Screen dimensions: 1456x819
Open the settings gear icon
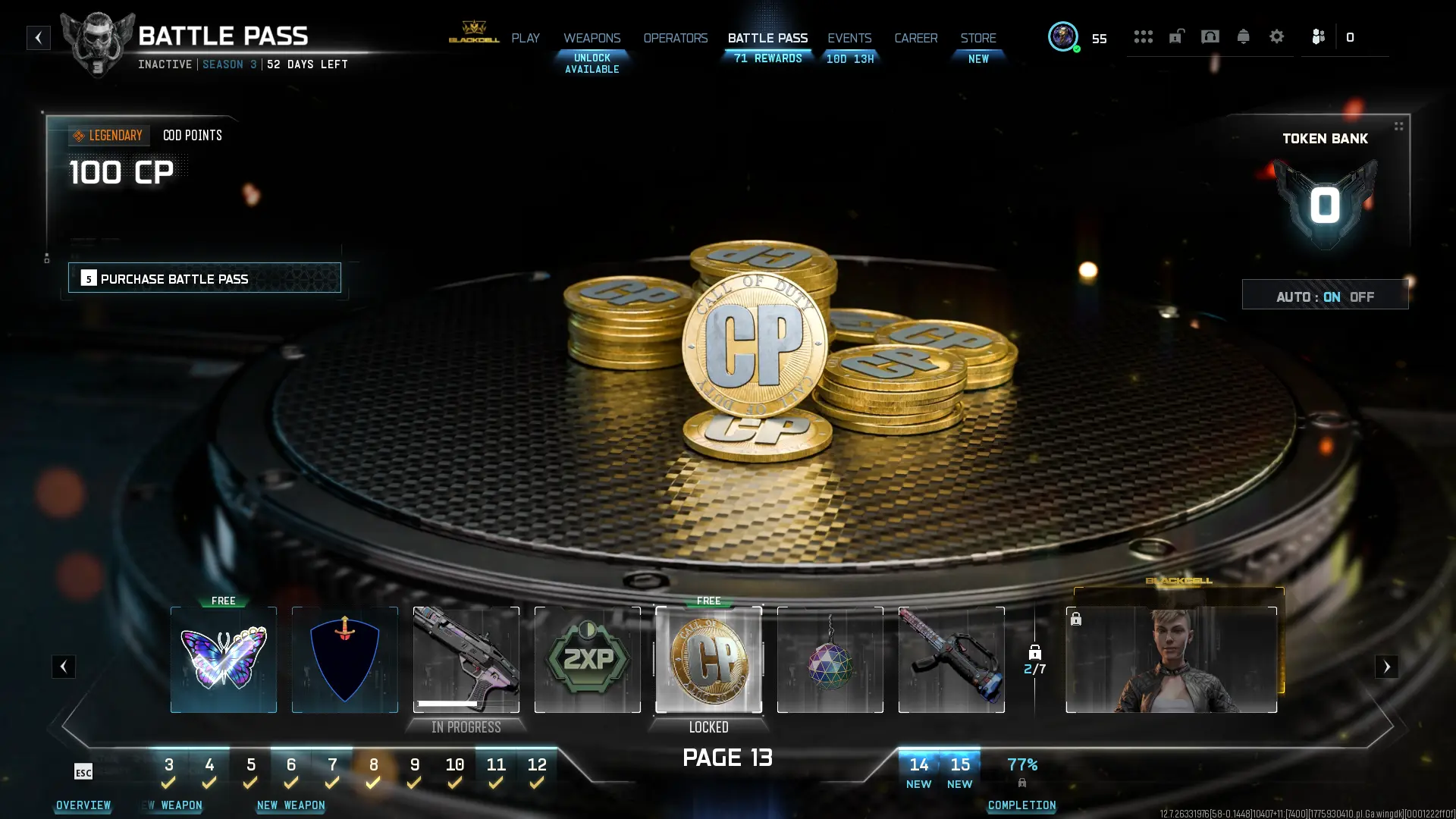(x=1276, y=36)
